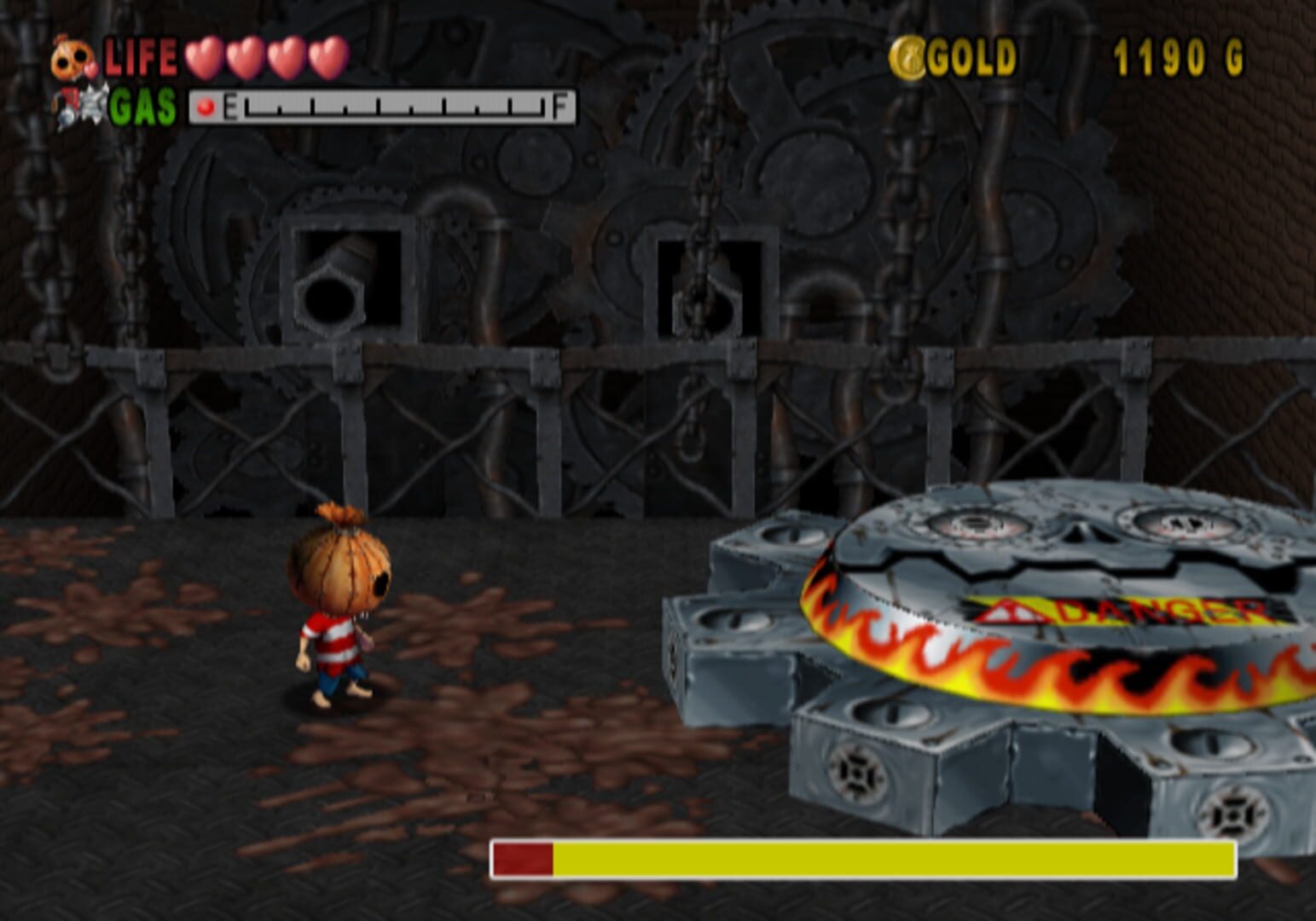The image size is (1316, 921).
Task: Click the red segment of the bottom progress bar
Action: coord(522,860)
